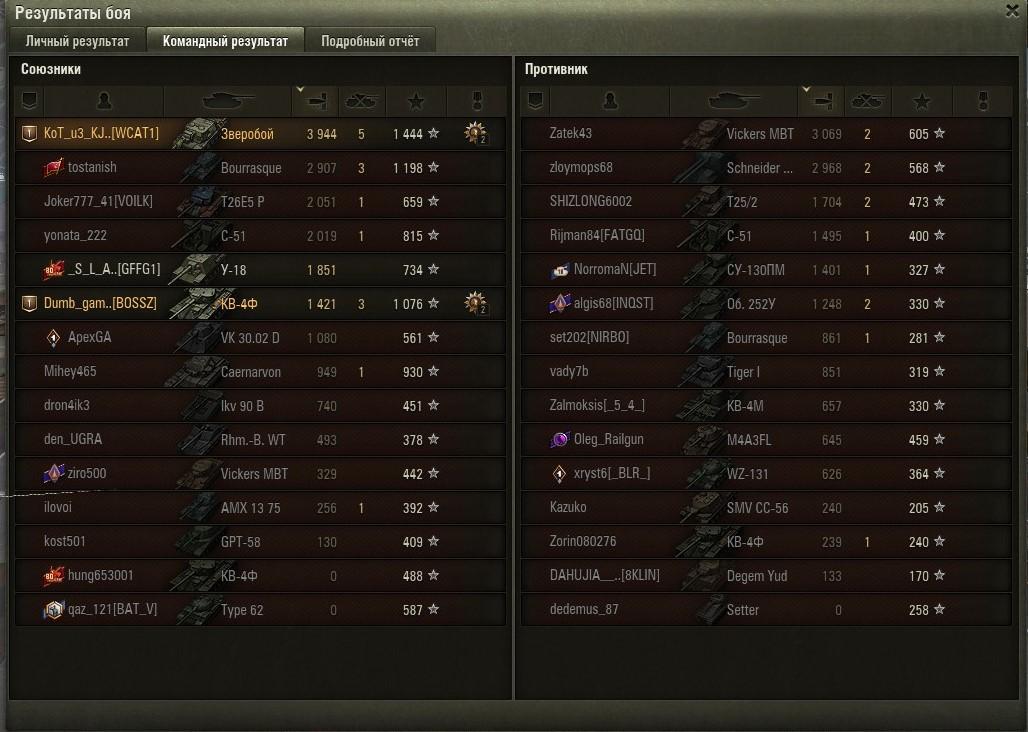The image size is (1028, 732).
Task: Click KoT_u3_KJ medal icon
Action: coord(476,134)
